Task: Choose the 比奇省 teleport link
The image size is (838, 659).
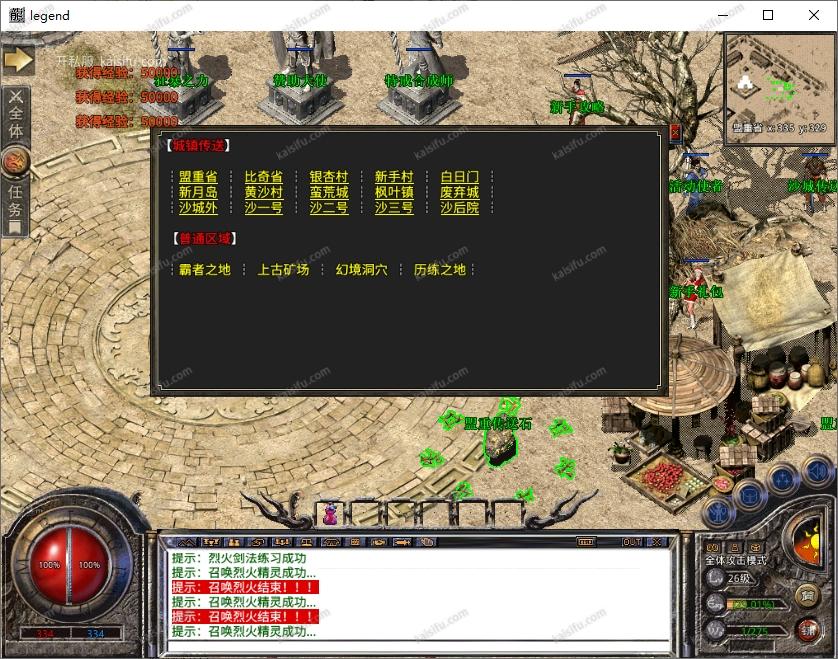Action: [x=263, y=177]
